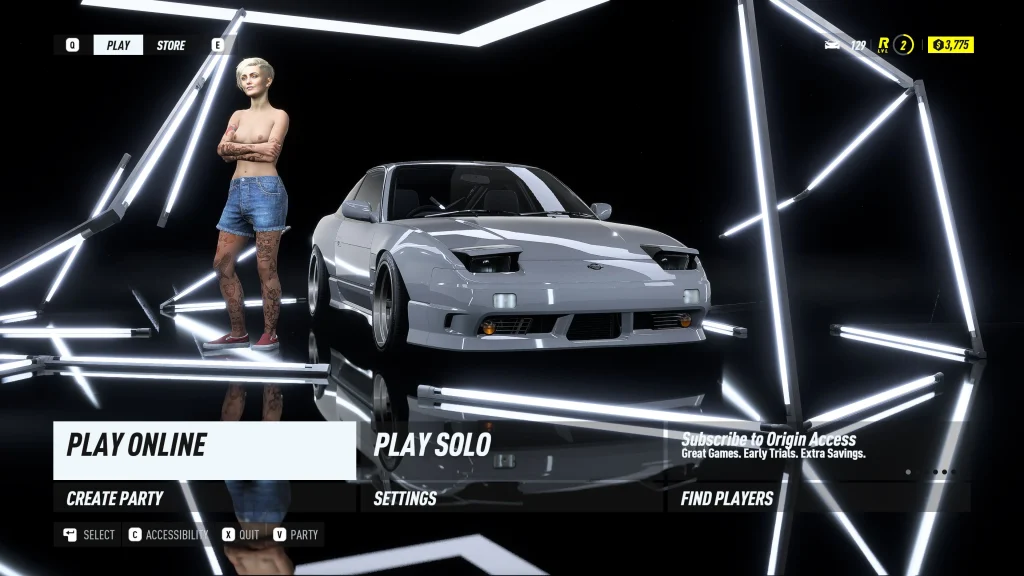
Task: Open the Settings menu
Action: [x=510, y=498]
